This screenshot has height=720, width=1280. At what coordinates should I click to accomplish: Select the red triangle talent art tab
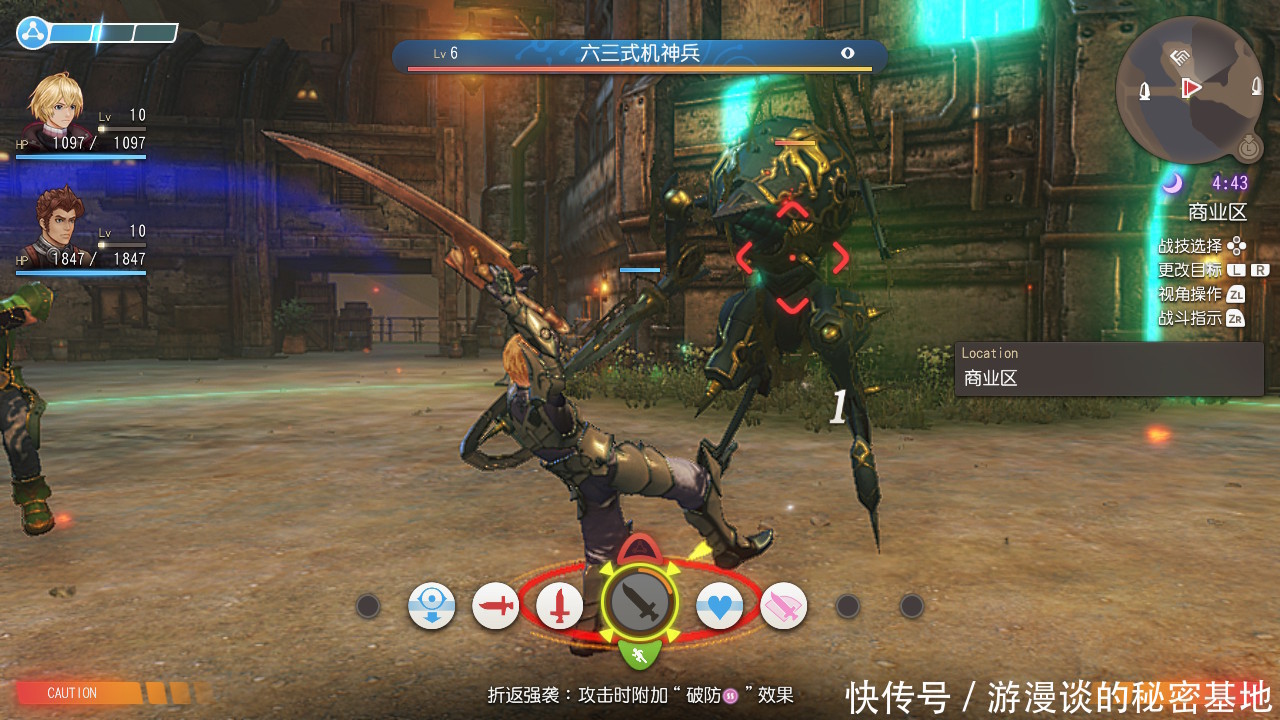640,549
